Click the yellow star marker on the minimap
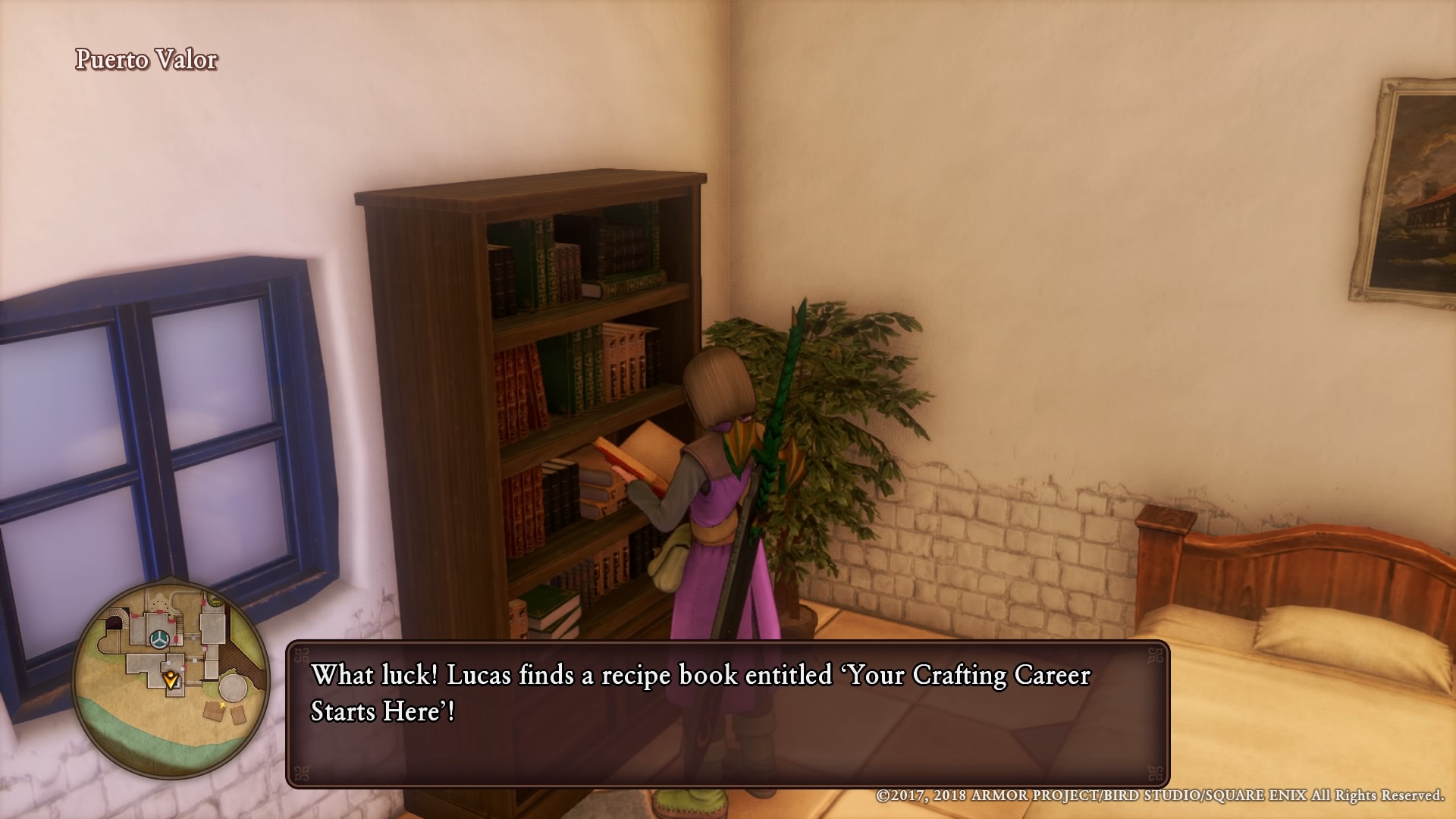The height and width of the screenshot is (819, 1456). click(223, 704)
